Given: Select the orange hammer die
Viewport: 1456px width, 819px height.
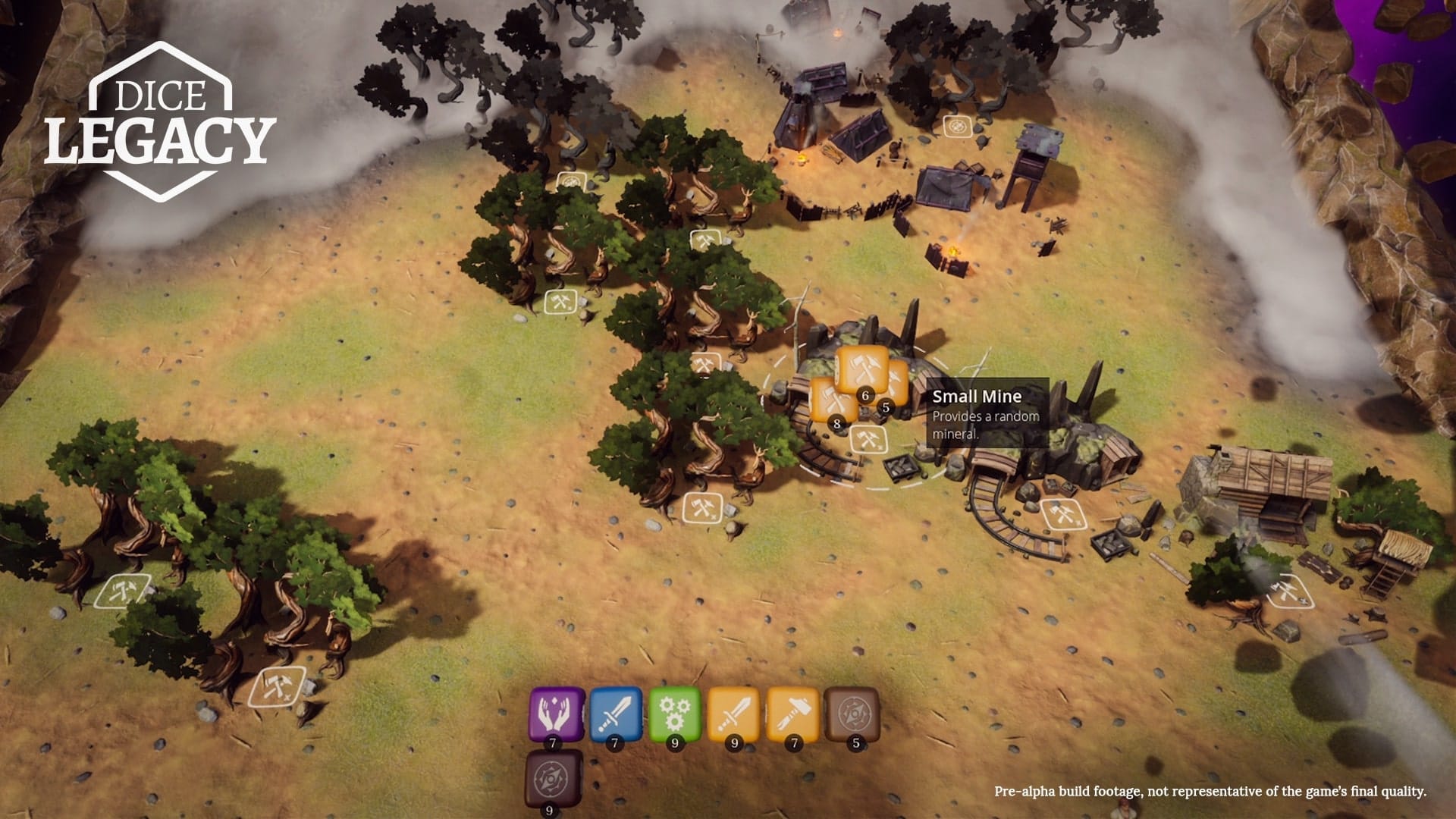Looking at the screenshot, I should [x=794, y=713].
